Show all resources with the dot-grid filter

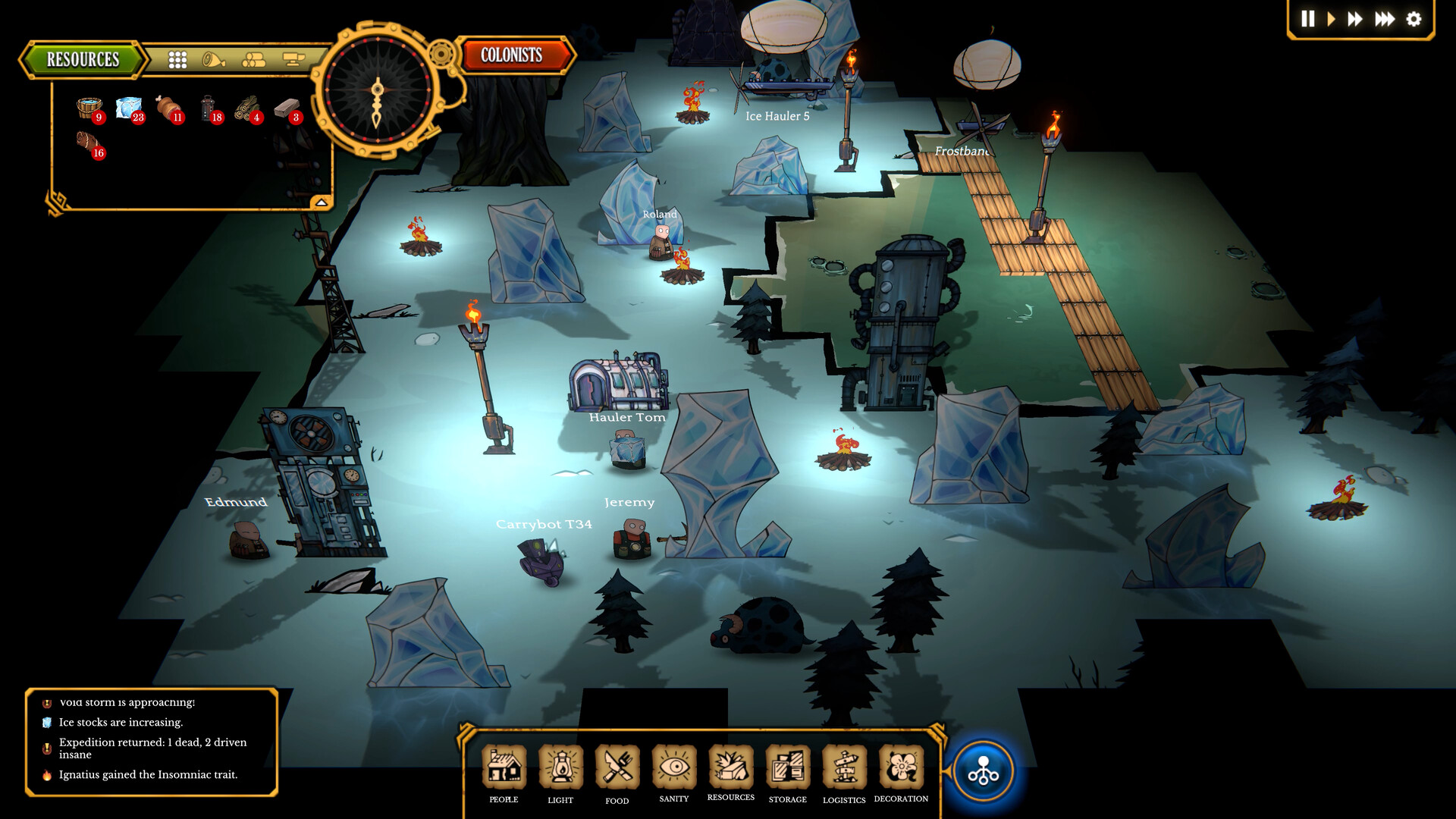coord(177,60)
